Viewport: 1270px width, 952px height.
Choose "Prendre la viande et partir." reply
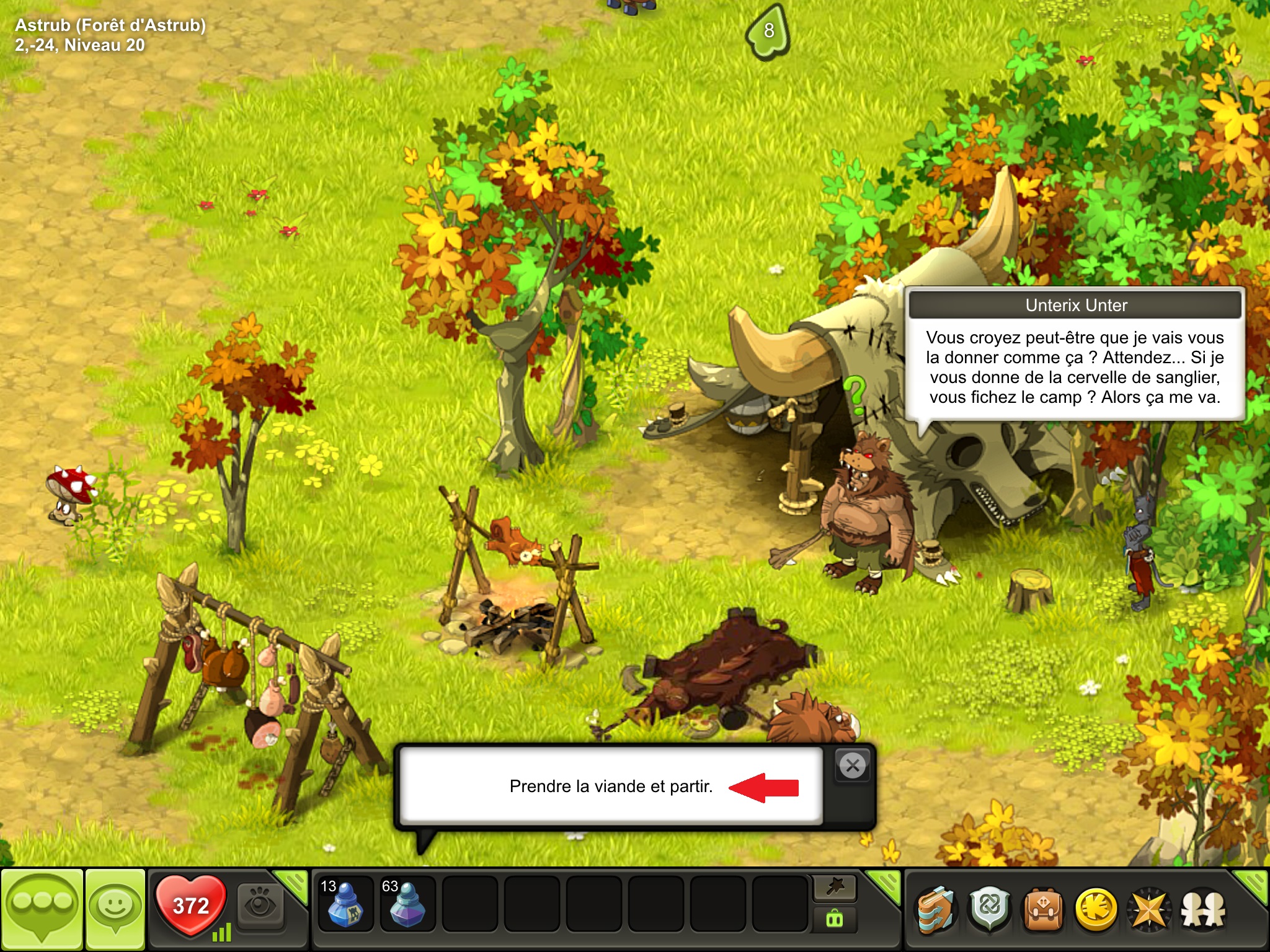pyautogui.click(x=611, y=787)
